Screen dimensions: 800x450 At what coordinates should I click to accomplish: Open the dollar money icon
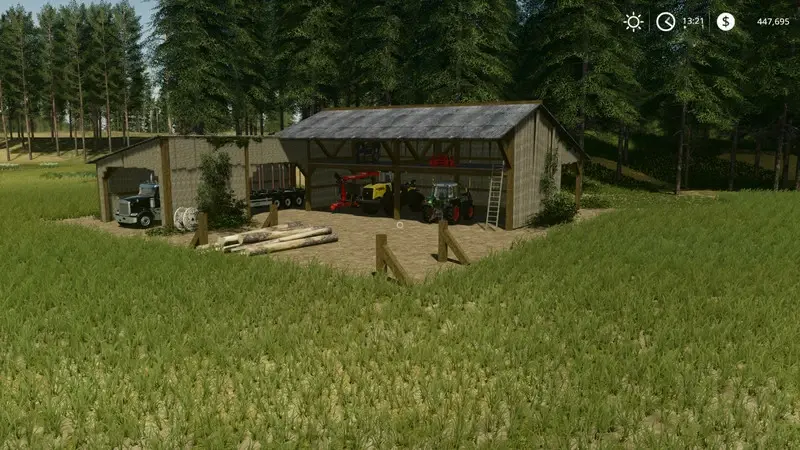coord(725,21)
